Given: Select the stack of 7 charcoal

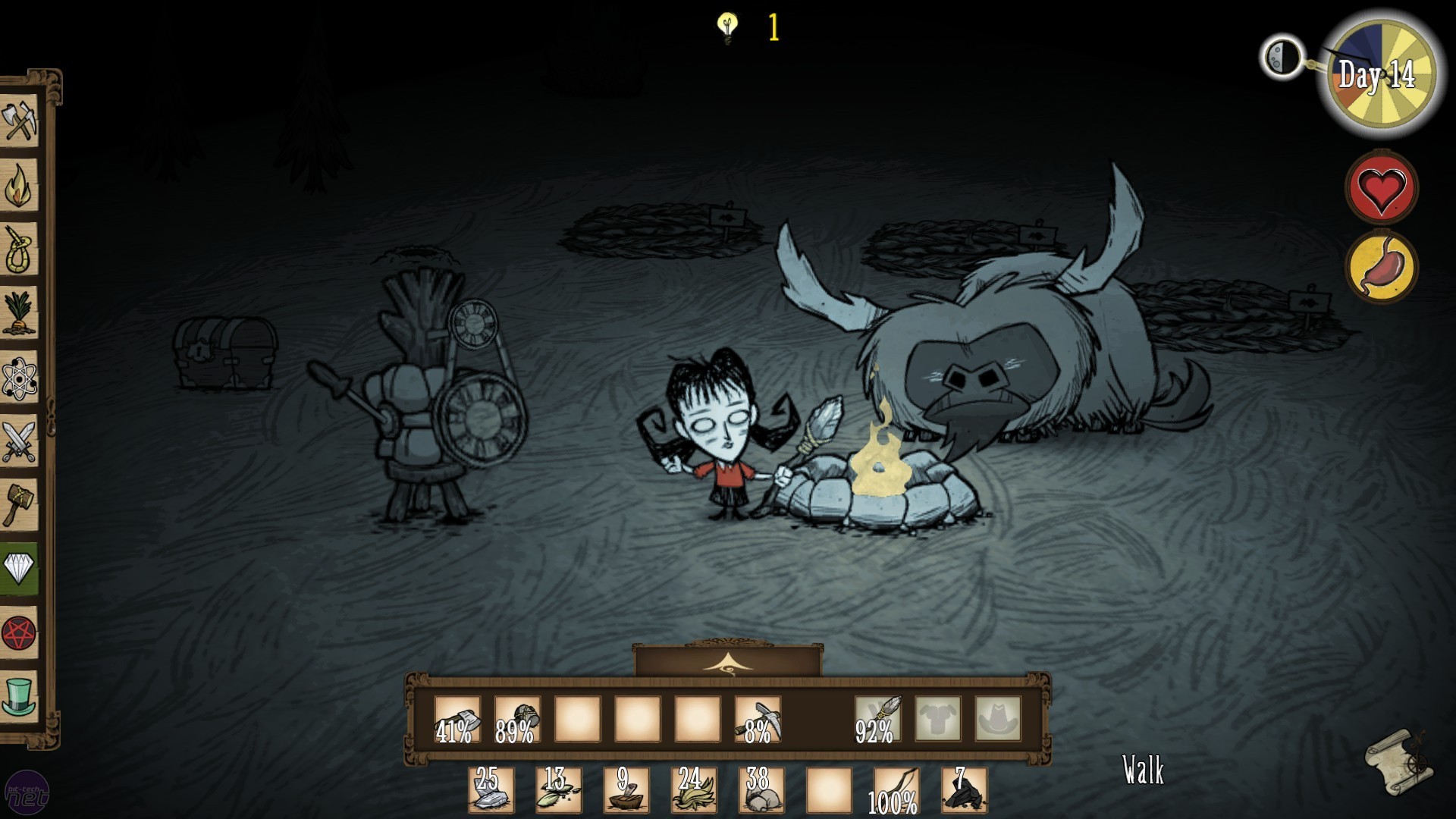Looking at the screenshot, I should click(964, 790).
